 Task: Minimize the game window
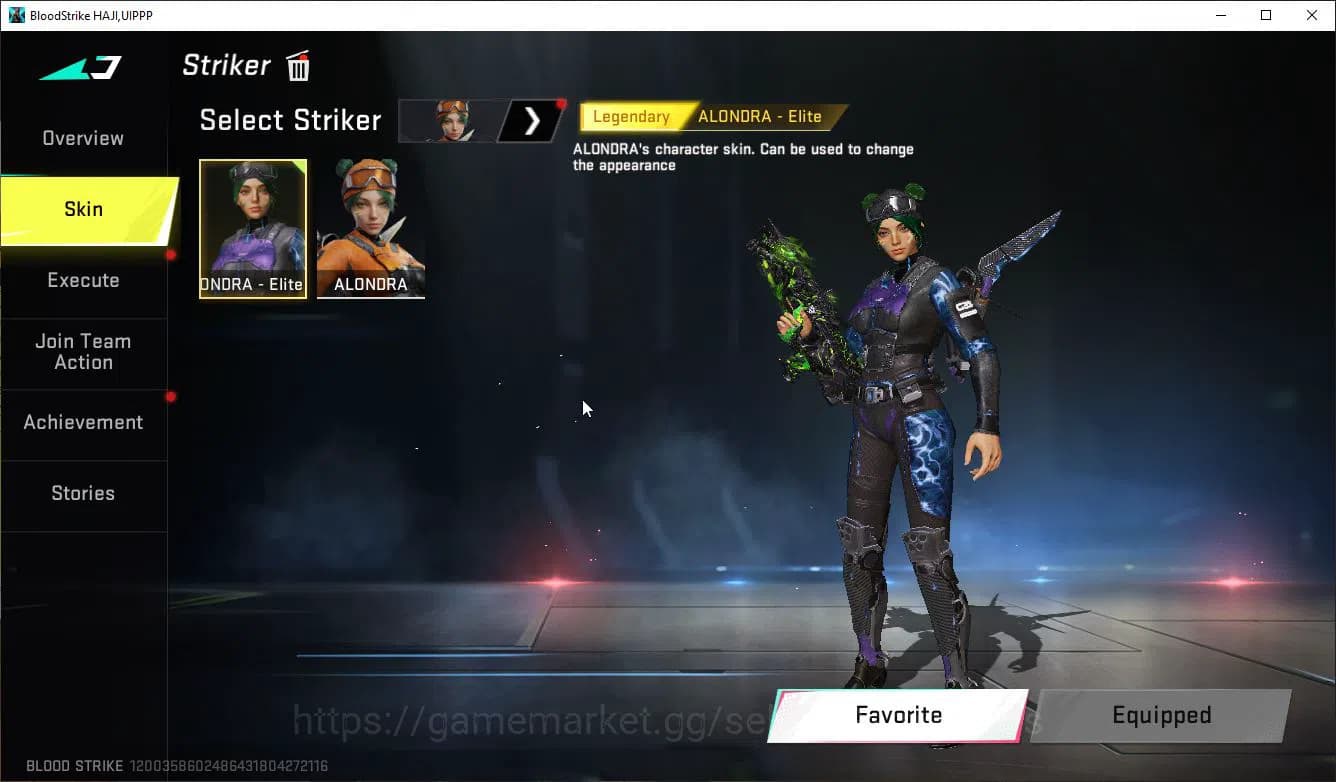pyautogui.click(x=1220, y=15)
